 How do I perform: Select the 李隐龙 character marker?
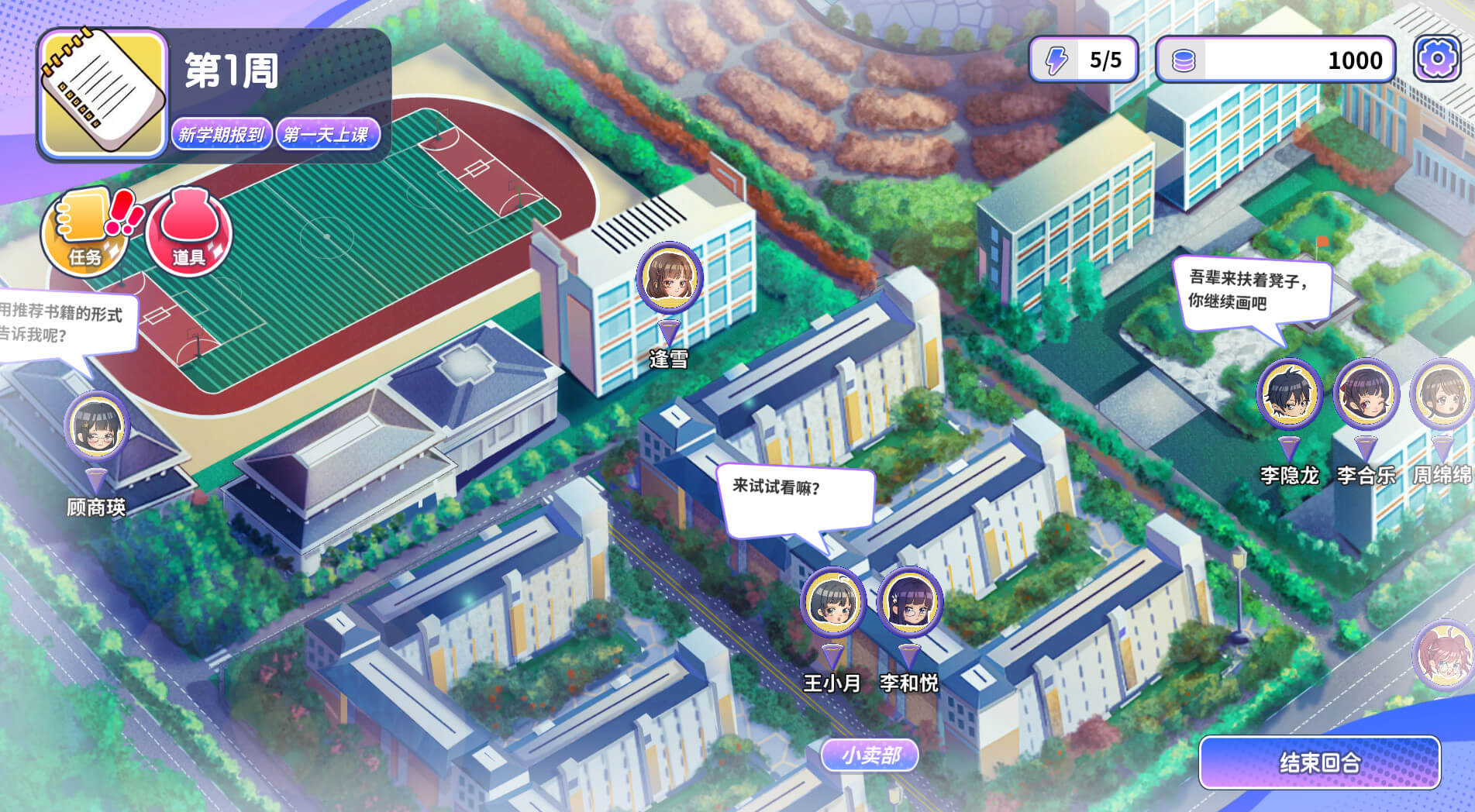pyautogui.click(x=1289, y=394)
